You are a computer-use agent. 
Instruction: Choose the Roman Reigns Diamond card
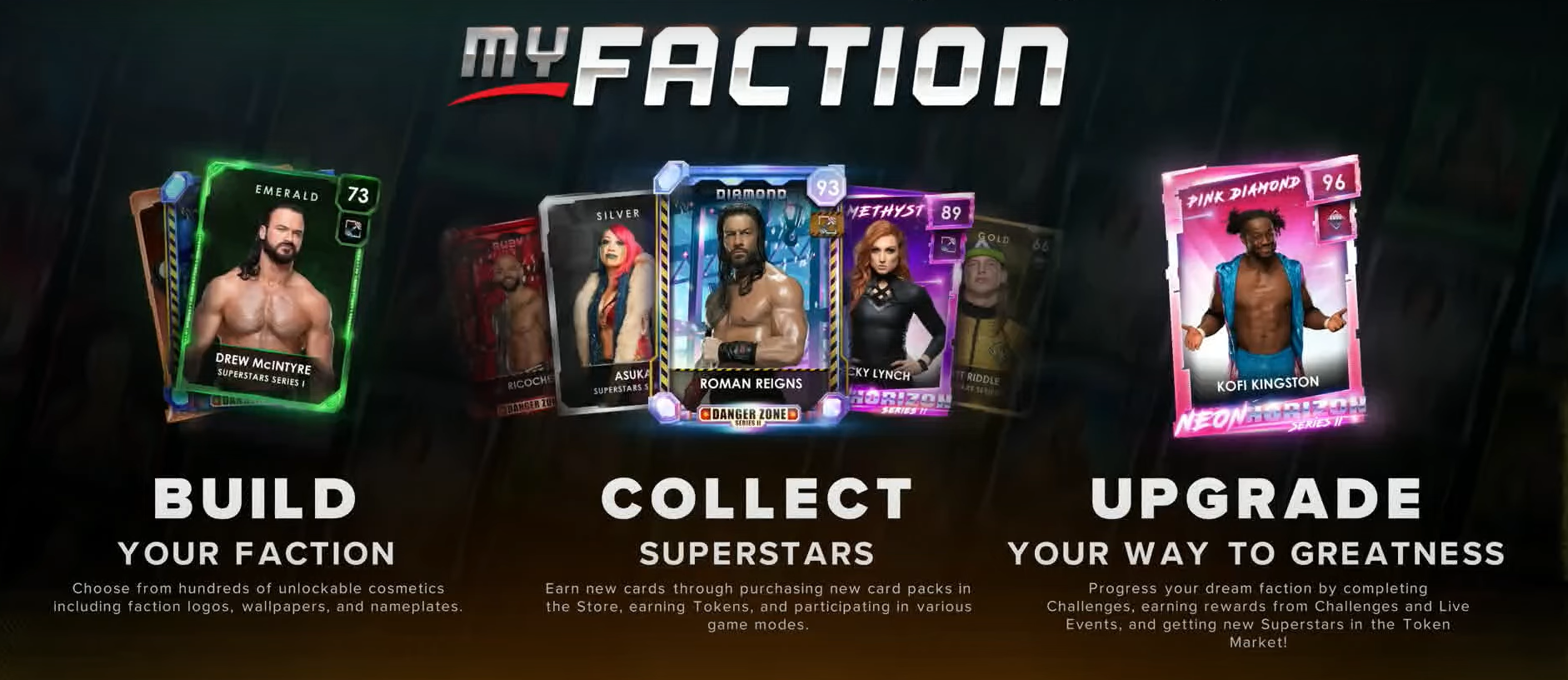[x=750, y=292]
